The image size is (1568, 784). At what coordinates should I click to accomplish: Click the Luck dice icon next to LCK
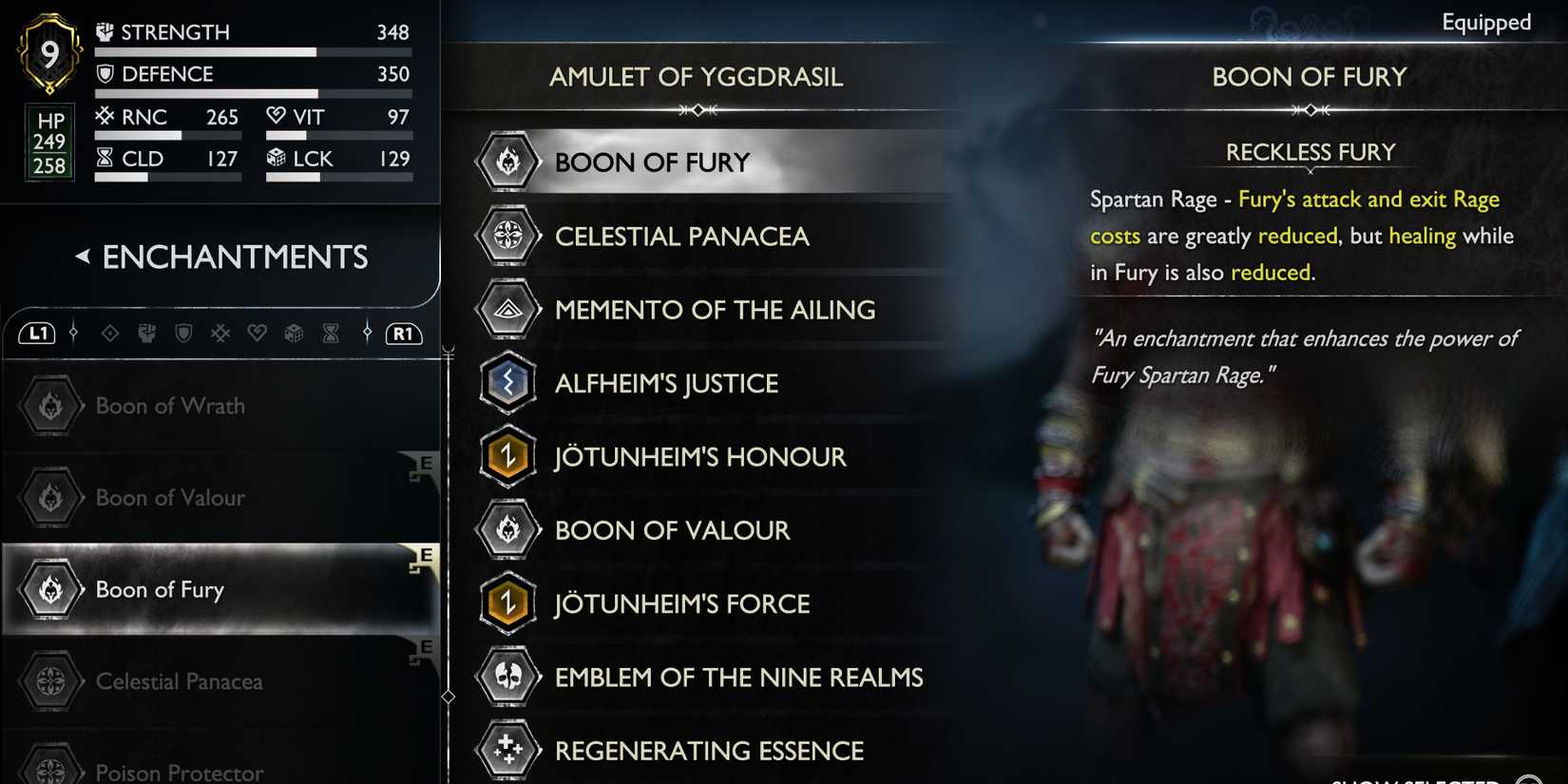[277, 158]
